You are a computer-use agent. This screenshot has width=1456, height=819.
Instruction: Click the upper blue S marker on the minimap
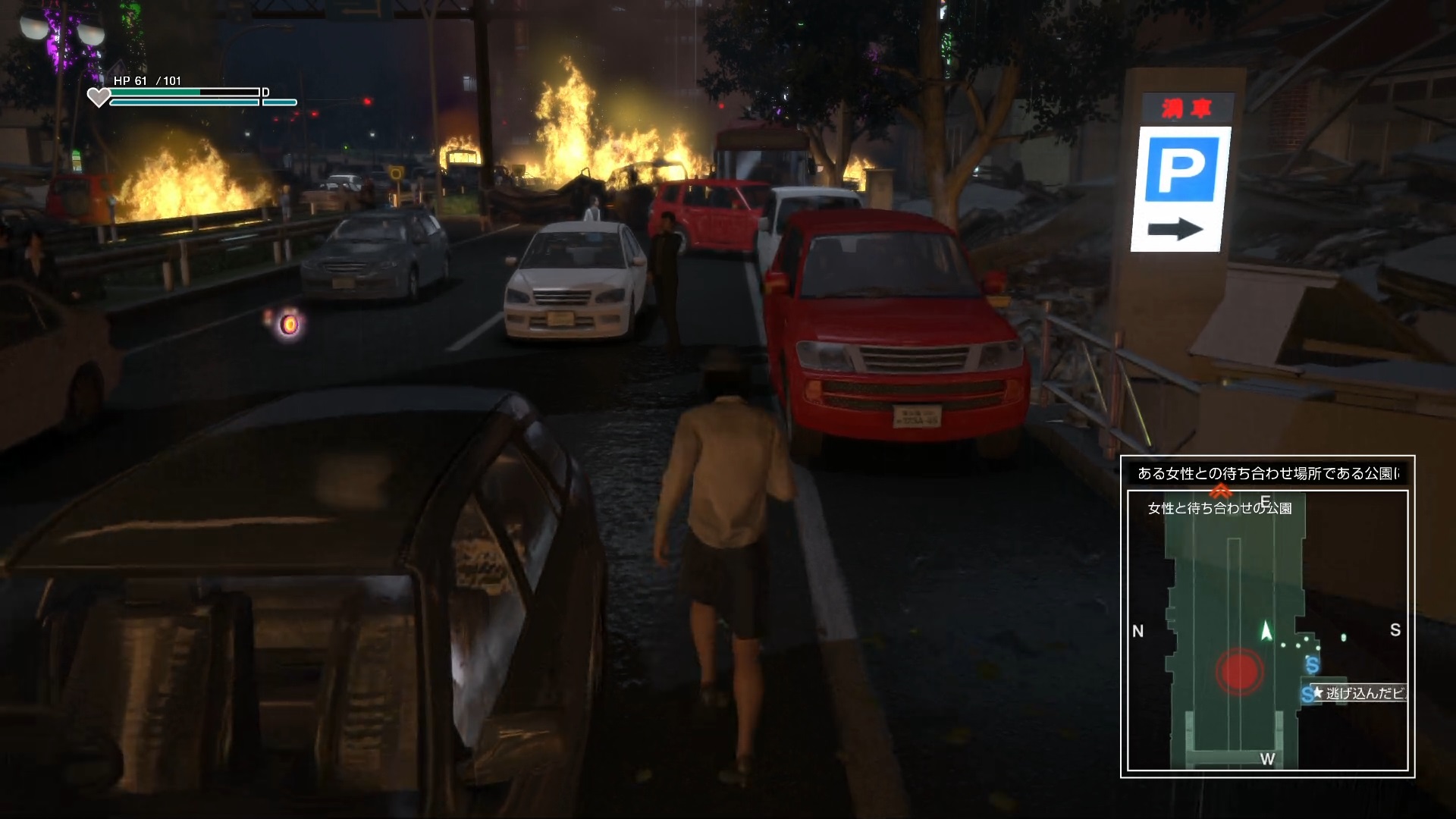(1313, 666)
